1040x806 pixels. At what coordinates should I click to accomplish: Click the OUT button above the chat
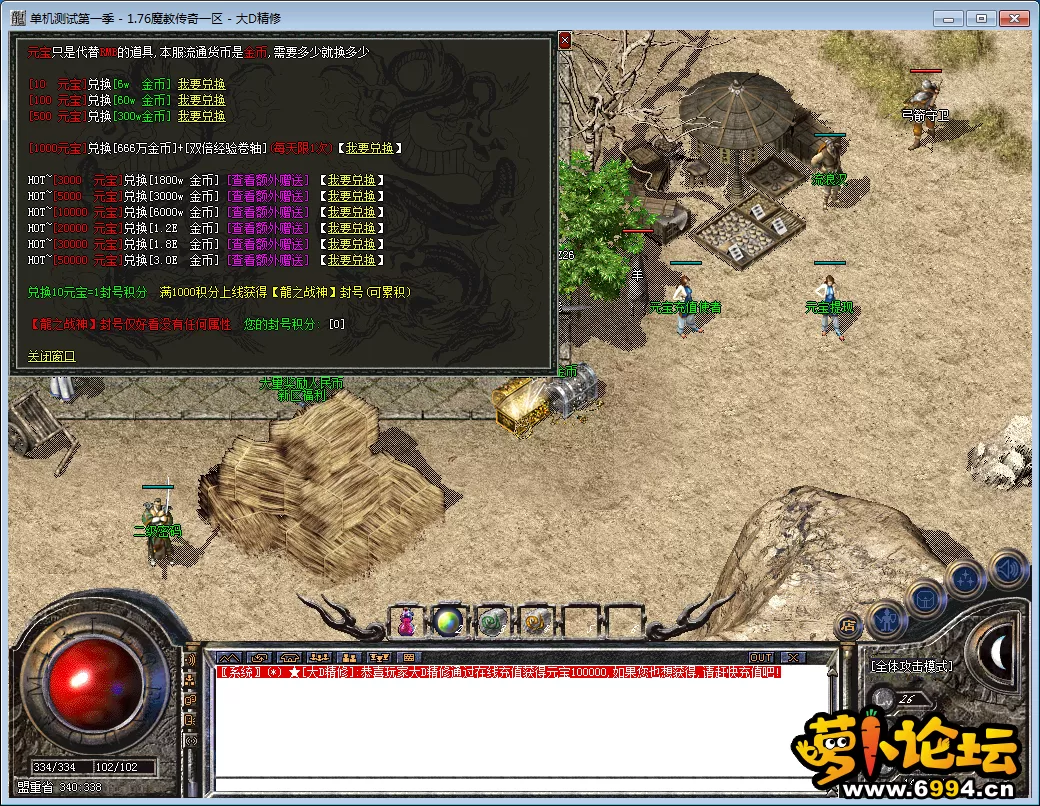(761, 657)
